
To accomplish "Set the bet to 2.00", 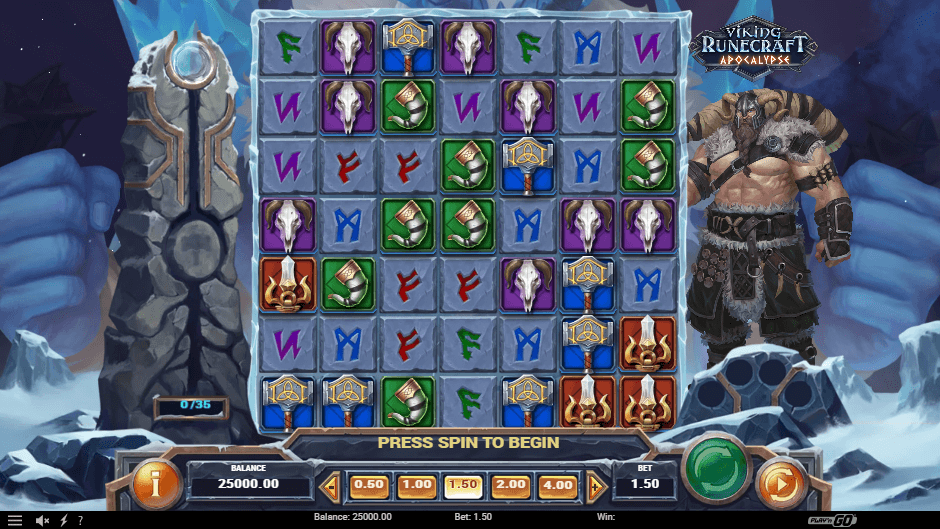I will click(510, 485).
